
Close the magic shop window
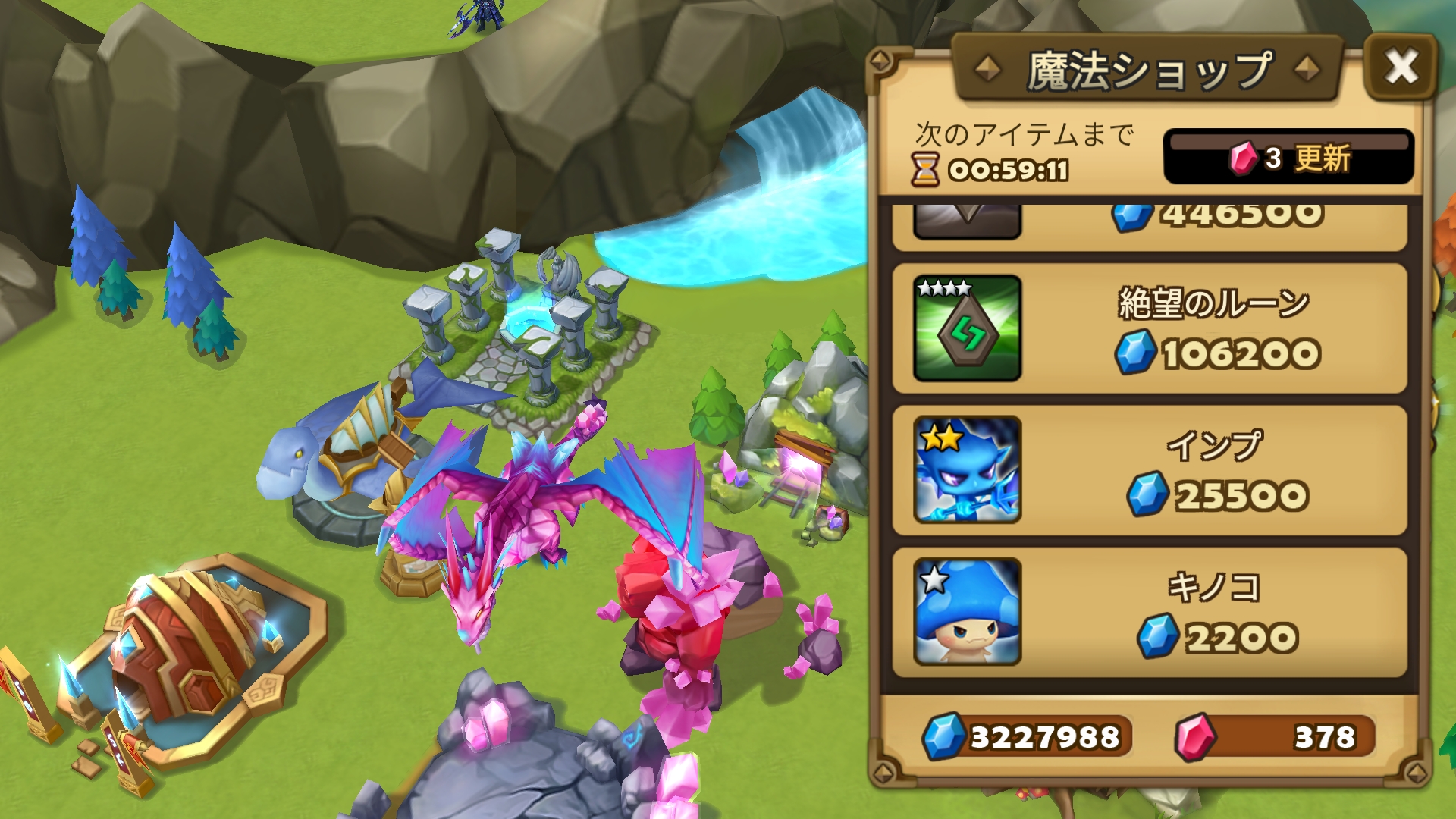[x=1401, y=67]
